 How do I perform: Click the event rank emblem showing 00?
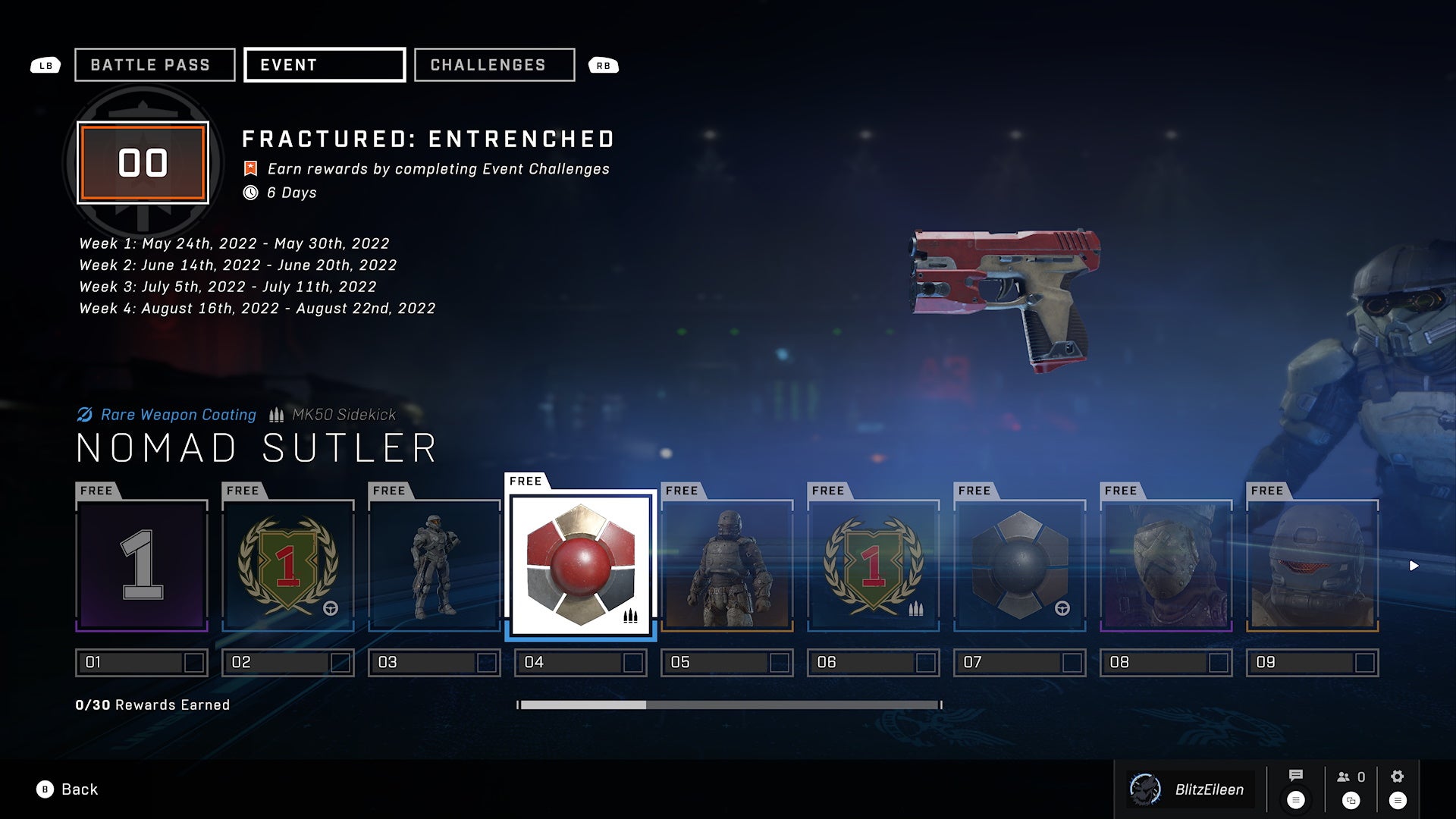point(142,161)
